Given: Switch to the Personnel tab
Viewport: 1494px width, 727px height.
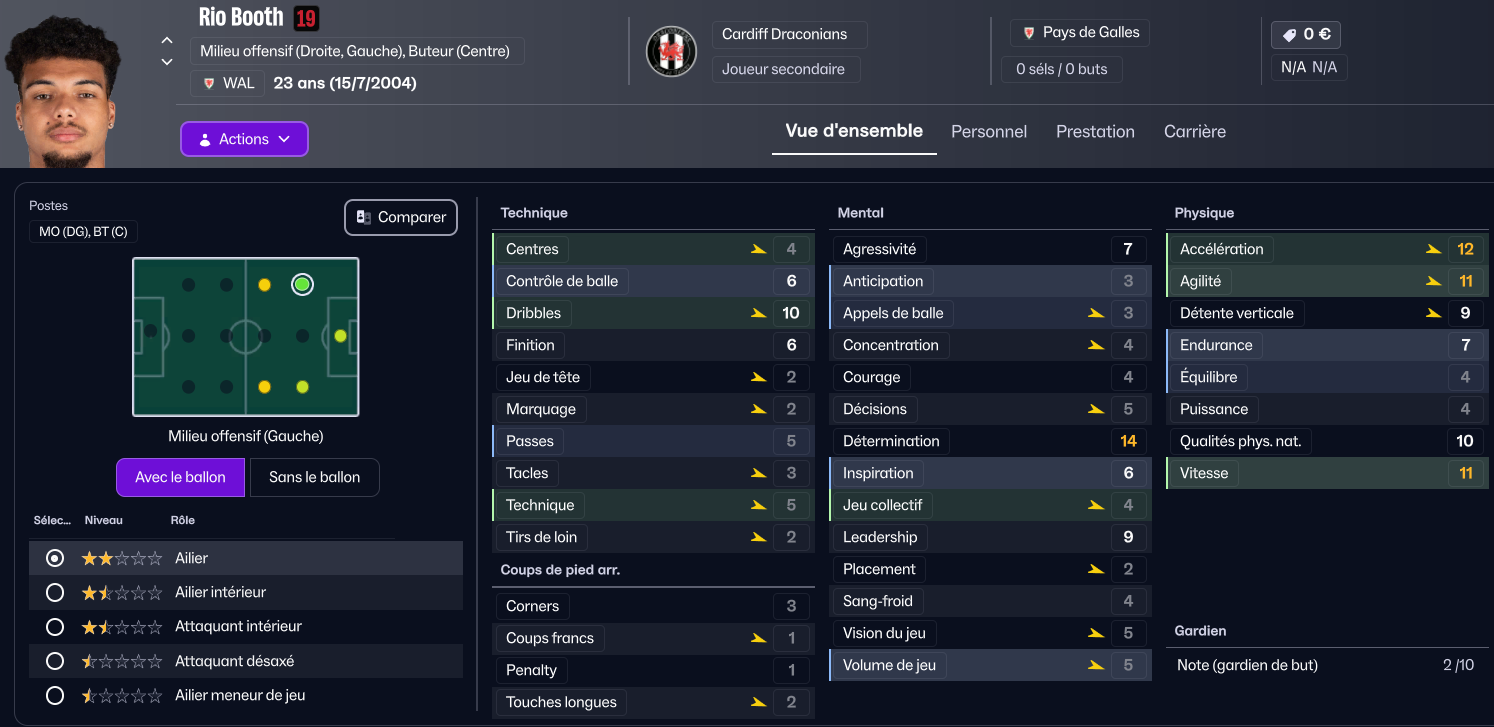Looking at the screenshot, I should [x=988, y=132].
